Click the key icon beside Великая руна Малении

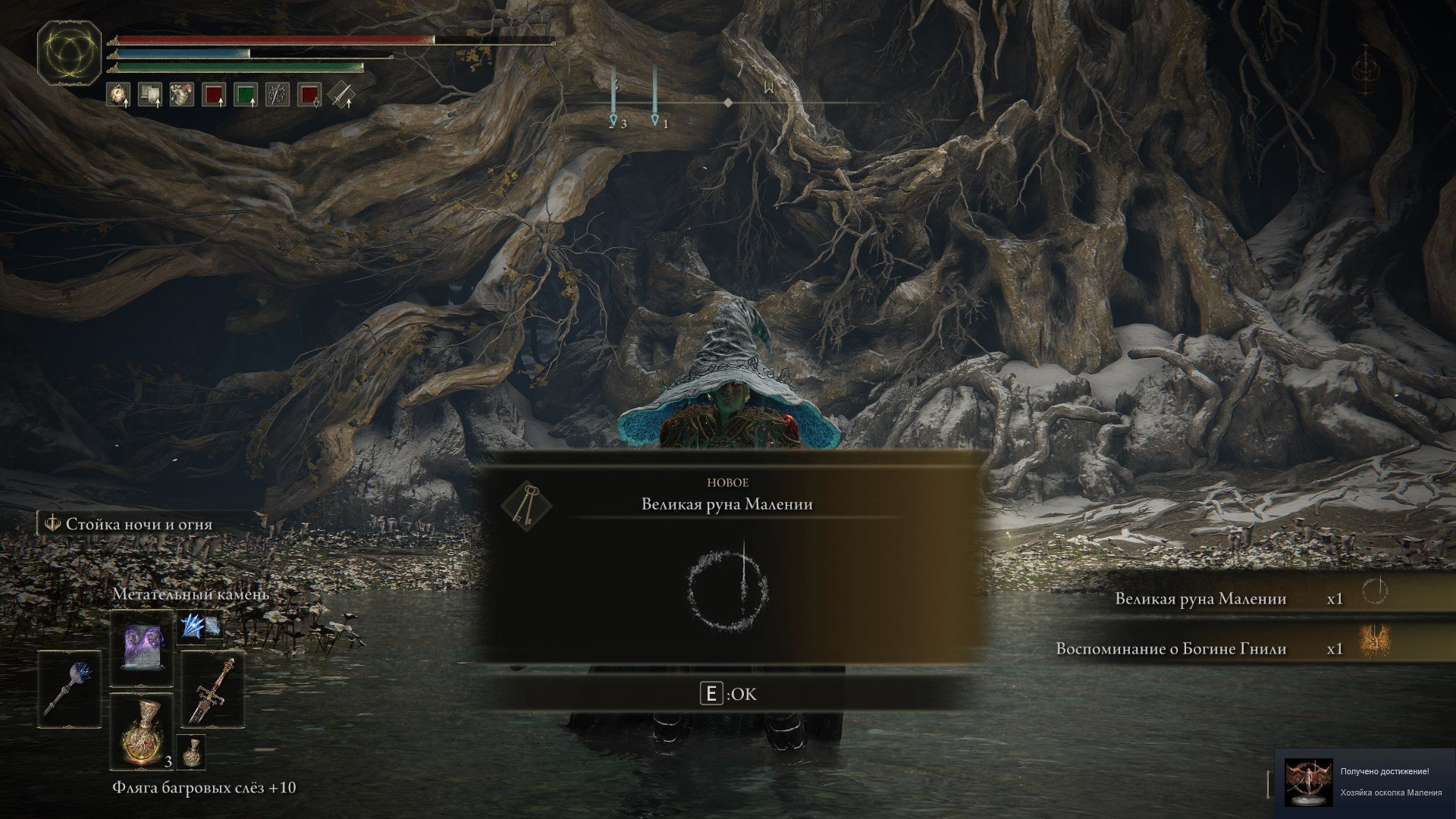click(527, 506)
